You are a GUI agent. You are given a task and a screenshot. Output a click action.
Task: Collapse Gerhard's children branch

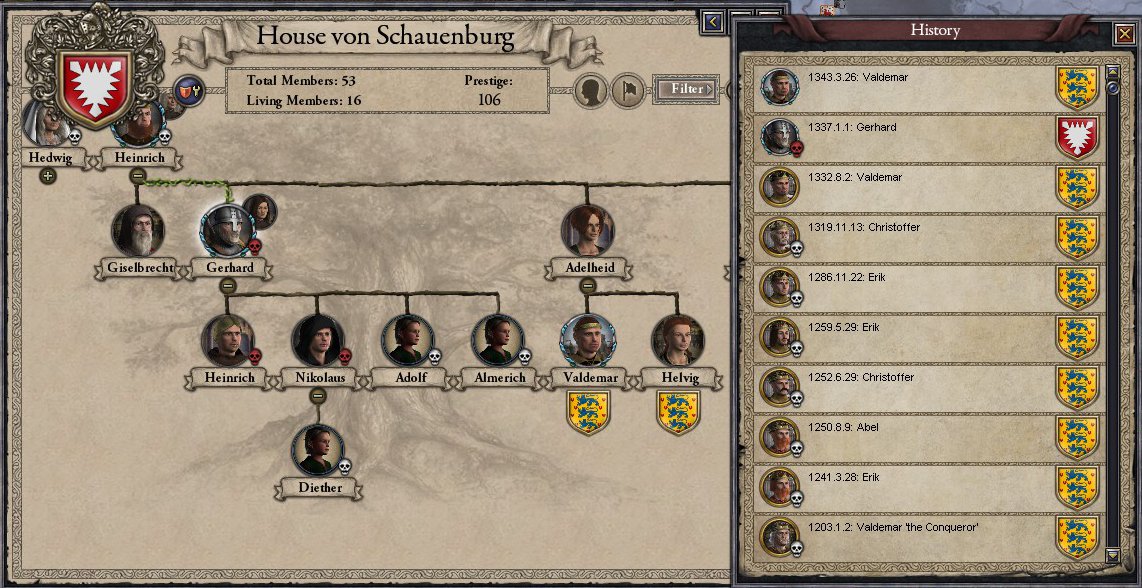point(227,285)
